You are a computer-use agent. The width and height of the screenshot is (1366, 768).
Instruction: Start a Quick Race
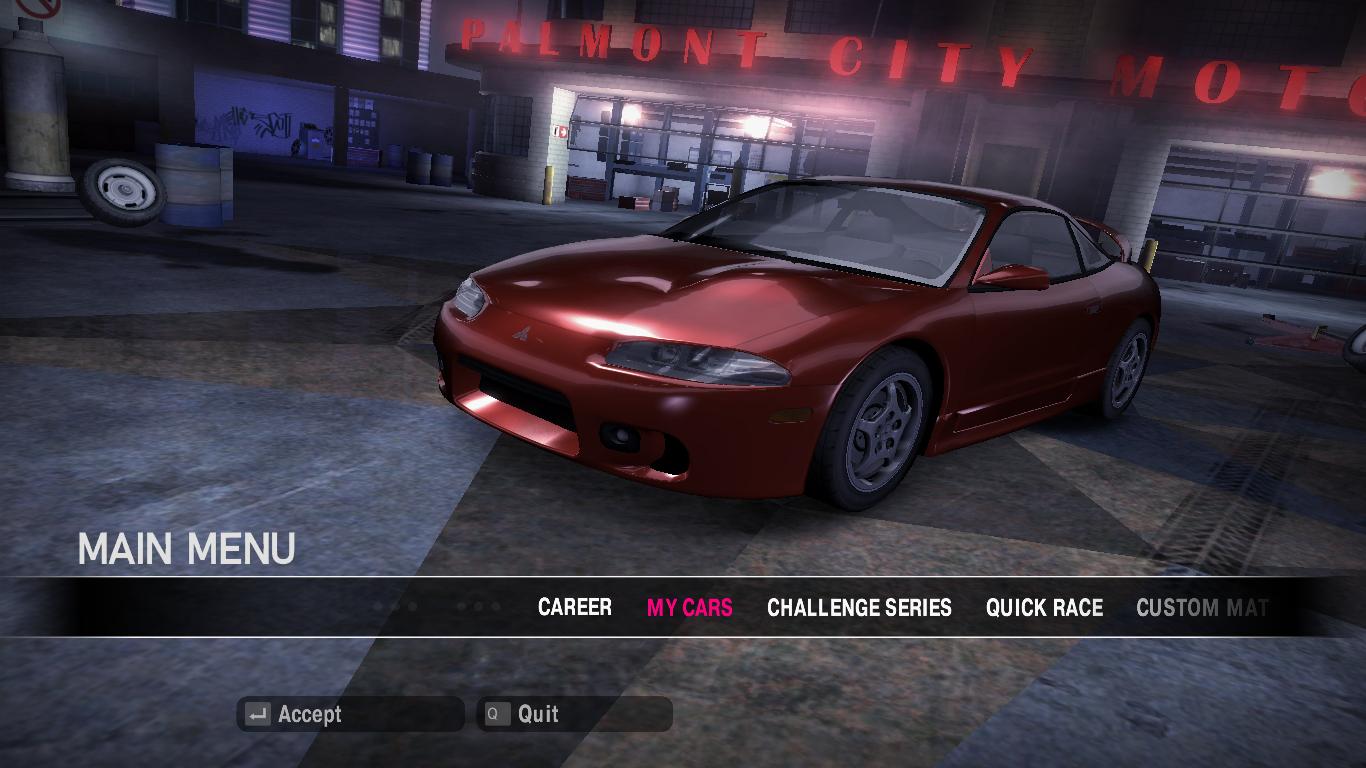coord(1044,607)
